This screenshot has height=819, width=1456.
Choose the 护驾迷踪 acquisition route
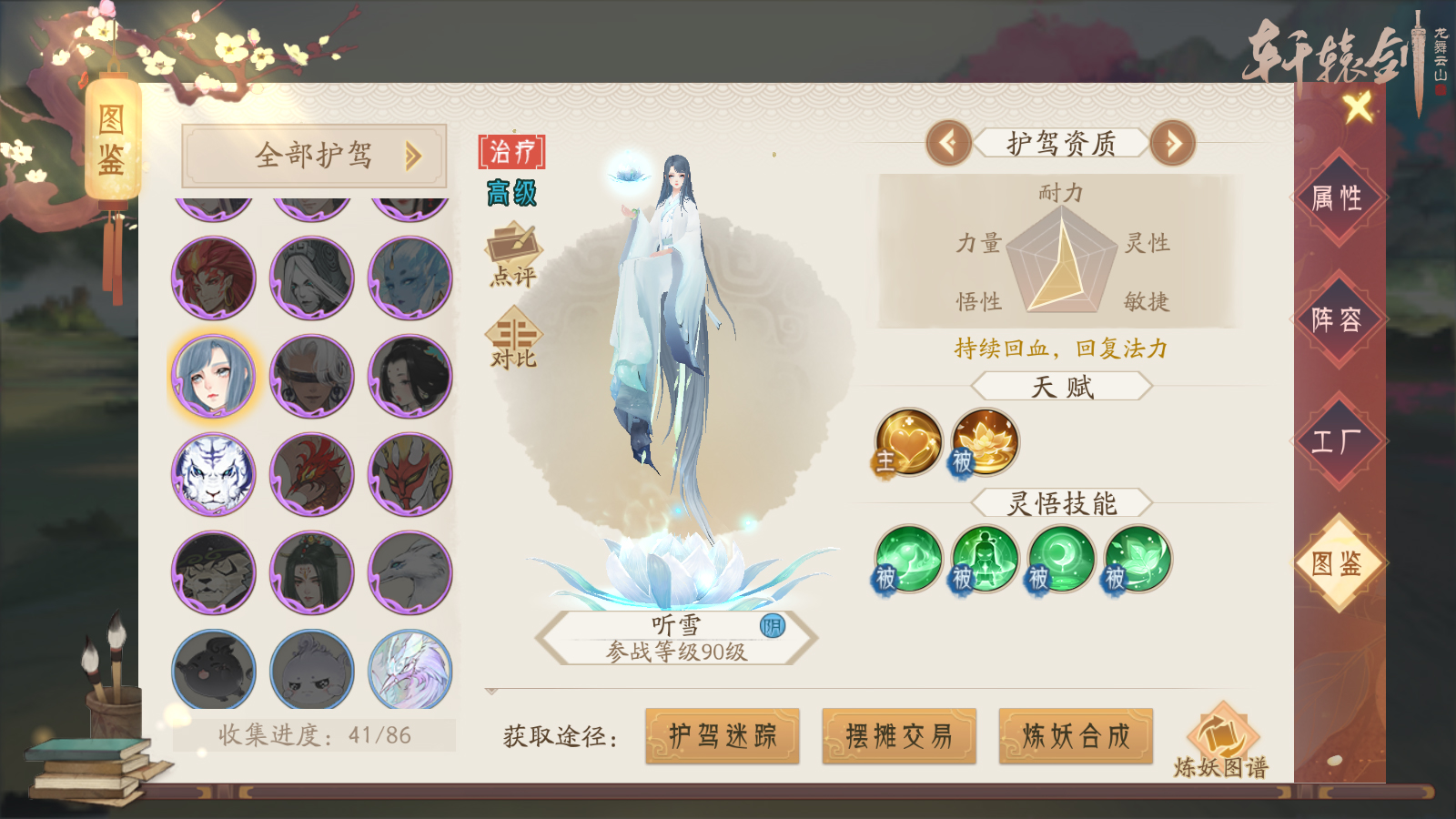[x=723, y=735]
